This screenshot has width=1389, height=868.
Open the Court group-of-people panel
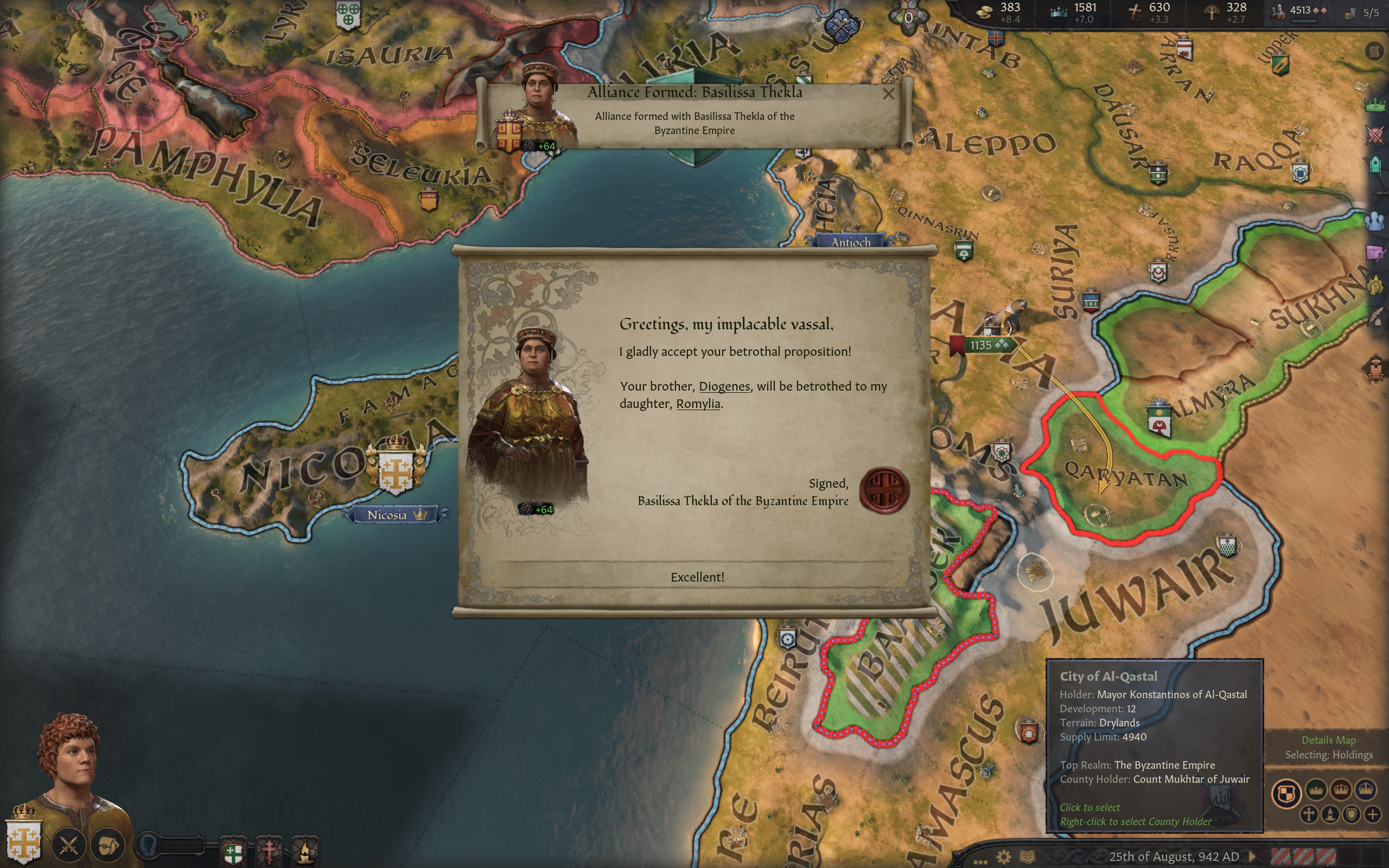(1375, 221)
